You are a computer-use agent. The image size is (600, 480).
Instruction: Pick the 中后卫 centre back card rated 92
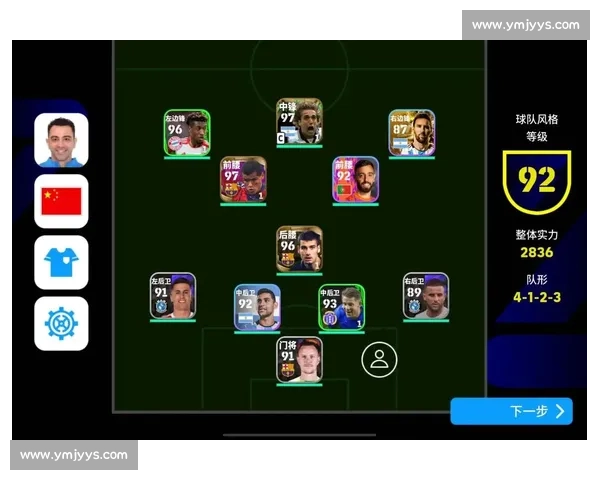(x=257, y=307)
